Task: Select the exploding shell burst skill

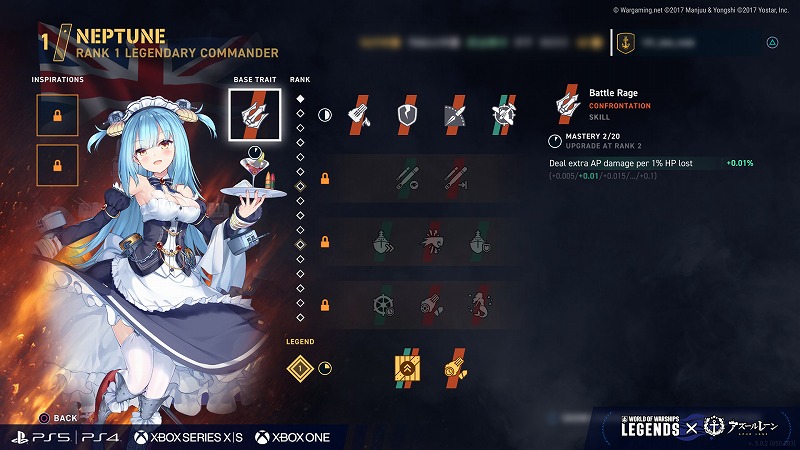Action: [x=432, y=241]
